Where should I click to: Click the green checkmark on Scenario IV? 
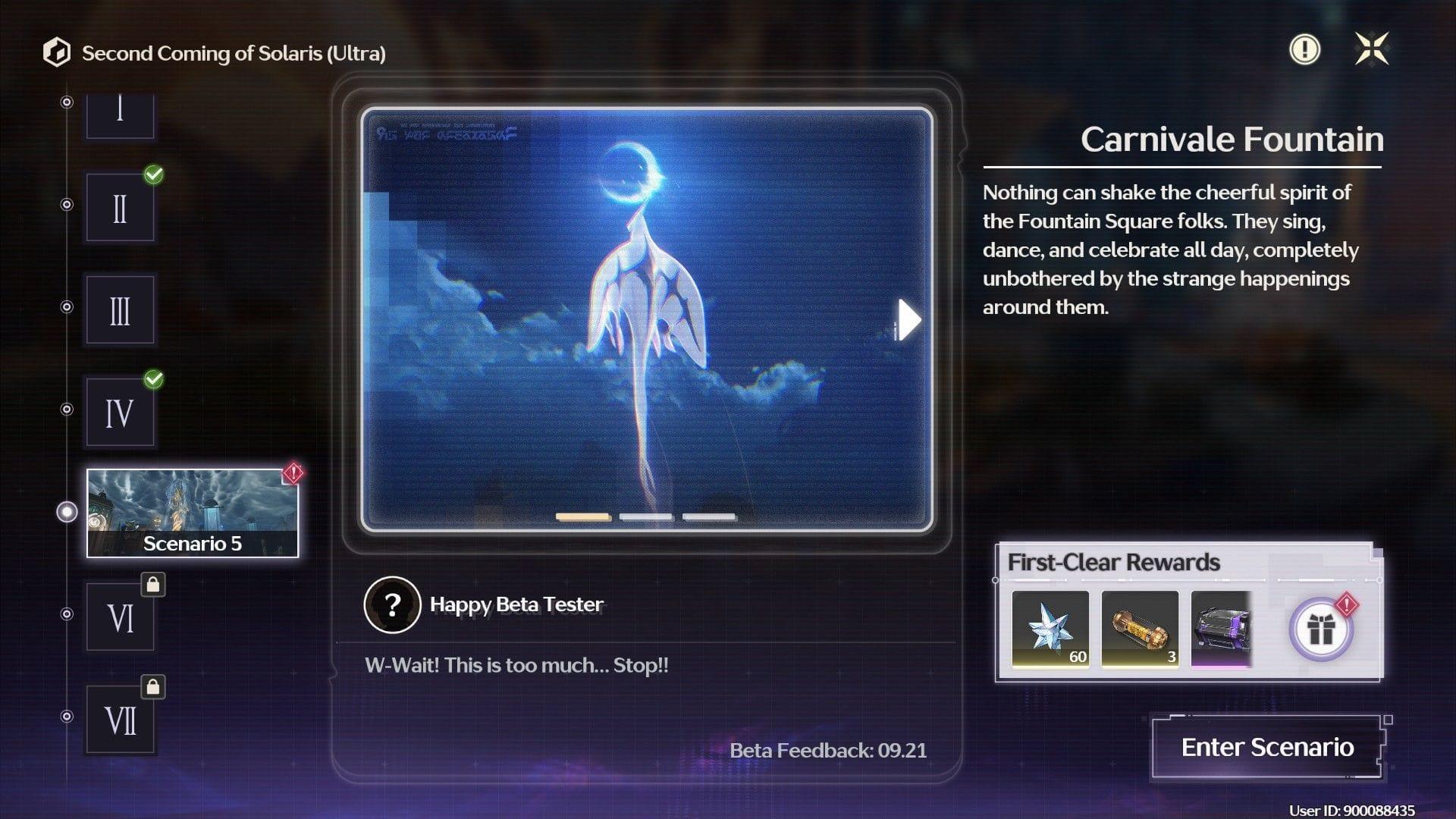click(152, 379)
